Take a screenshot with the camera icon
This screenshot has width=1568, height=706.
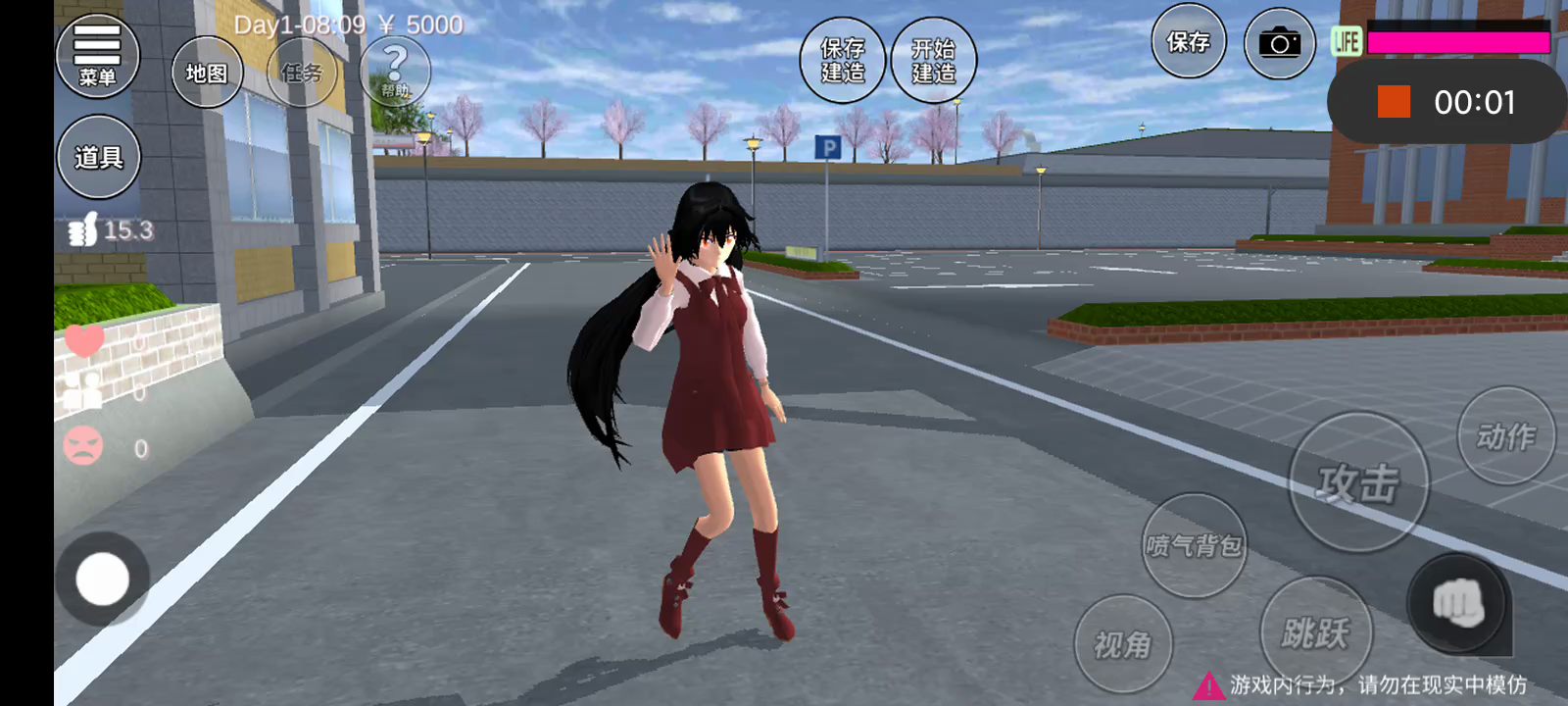1279,43
